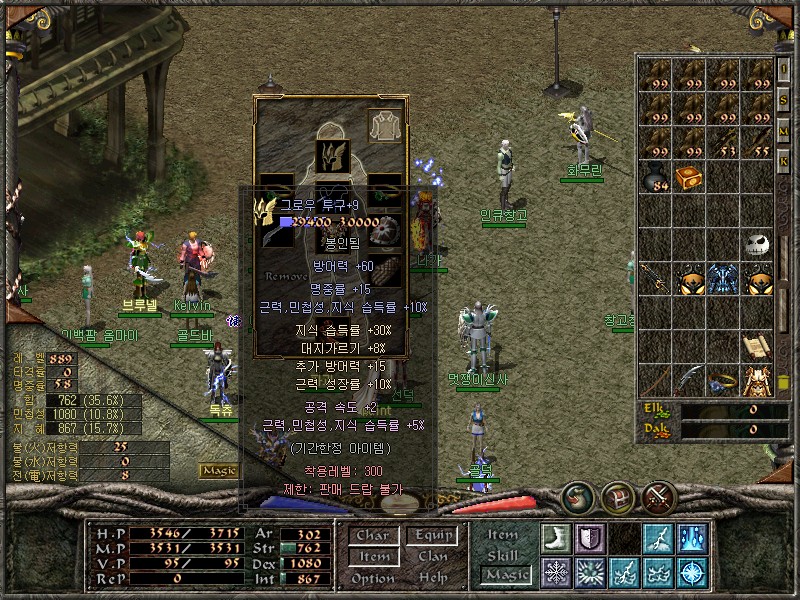Open the Char panel
The width and height of the screenshot is (800, 600).
pos(371,535)
